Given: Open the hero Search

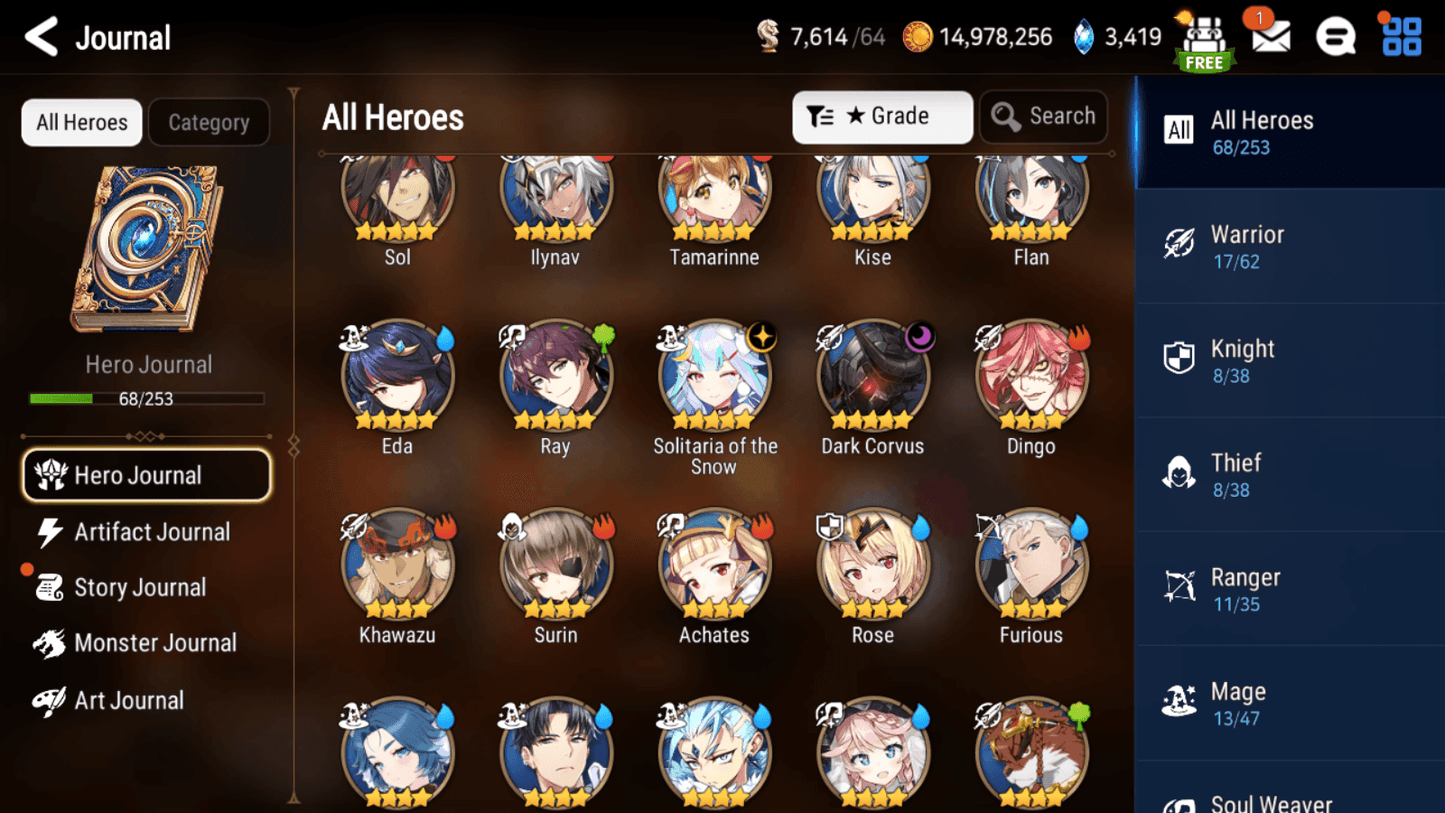Looking at the screenshot, I should pos(1043,116).
